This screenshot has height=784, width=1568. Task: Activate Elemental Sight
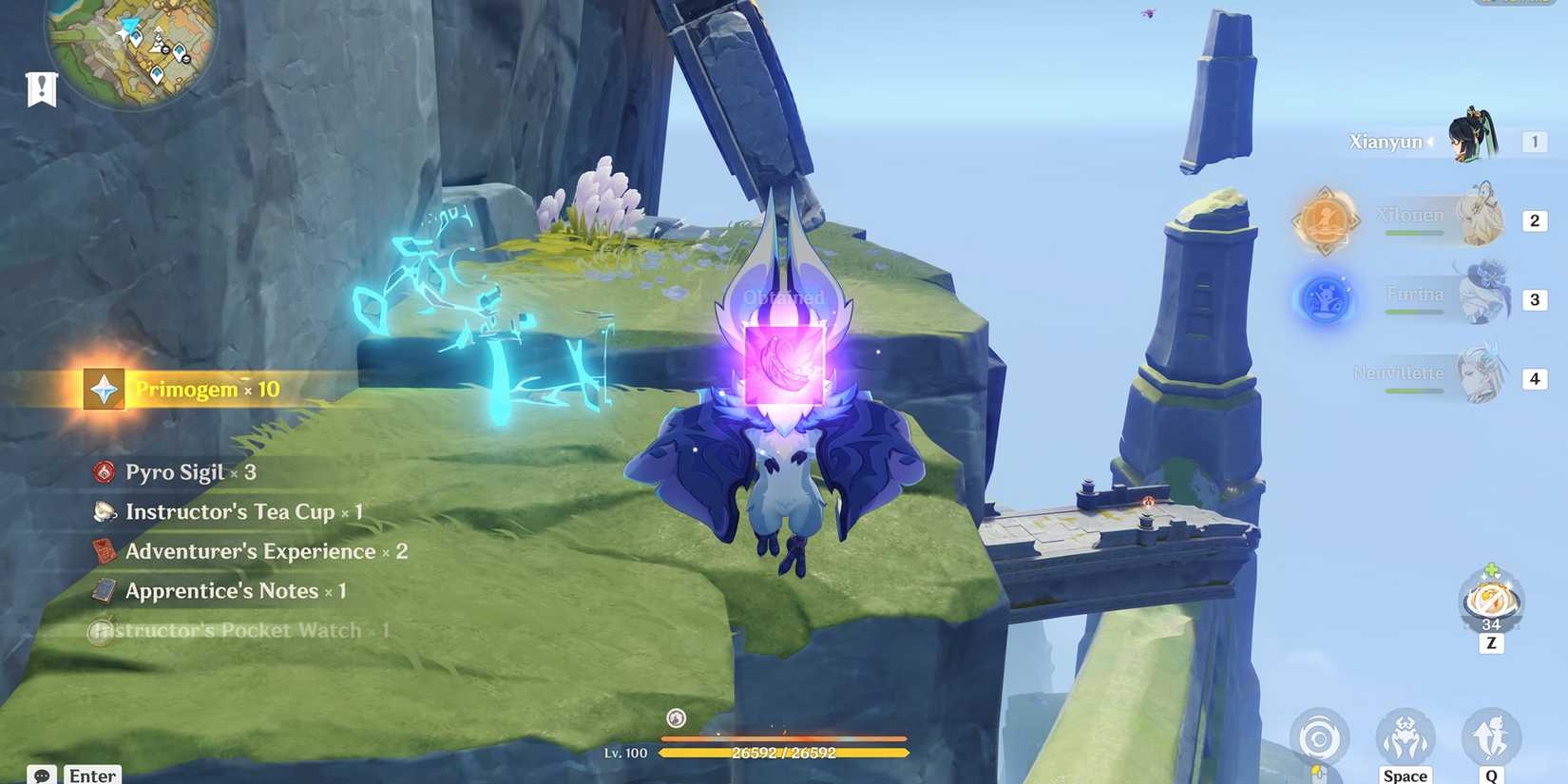tap(1320, 736)
